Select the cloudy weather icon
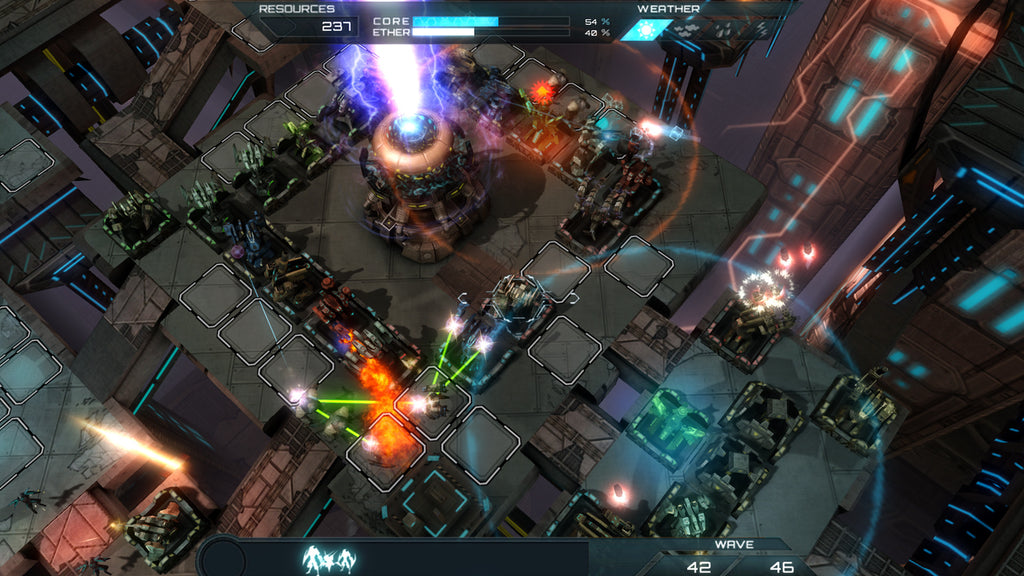This screenshot has height=576, width=1024. coord(683,29)
